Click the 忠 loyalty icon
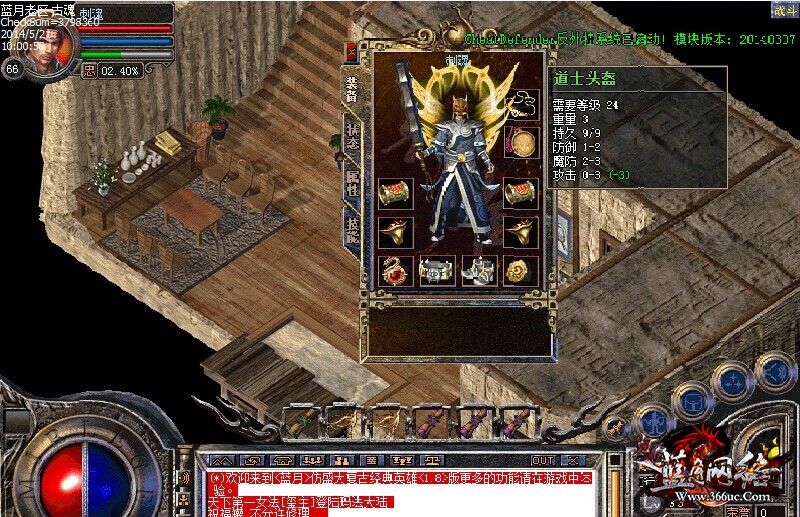The width and height of the screenshot is (800, 517). pyautogui.click(x=89, y=70)
